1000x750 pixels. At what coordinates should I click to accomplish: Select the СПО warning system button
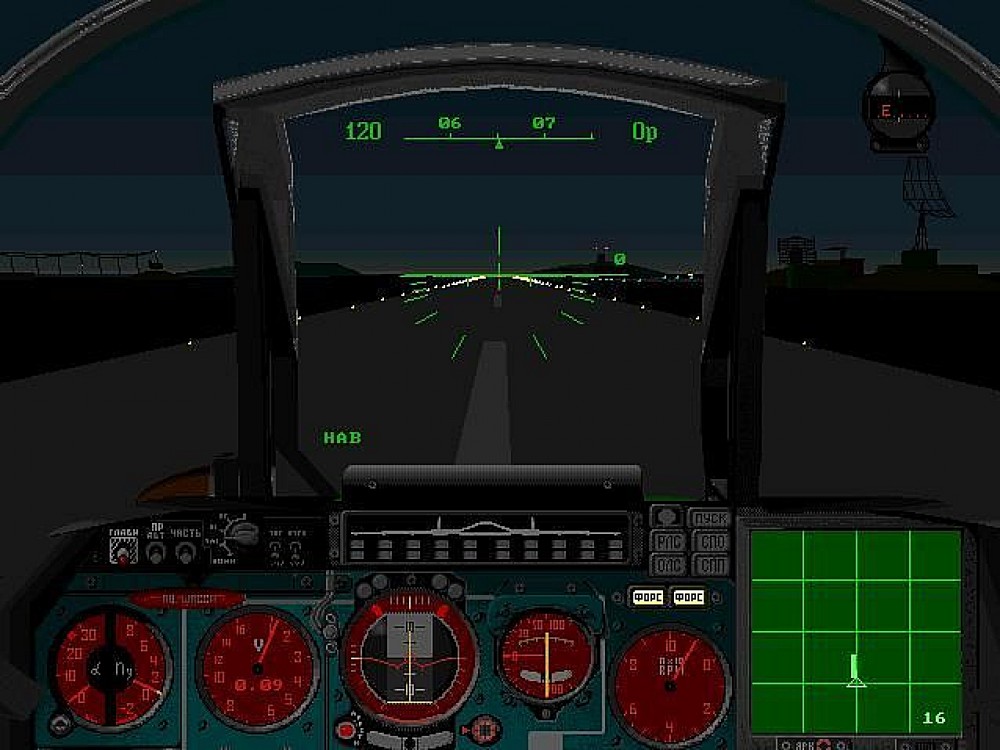coord(712,542)
